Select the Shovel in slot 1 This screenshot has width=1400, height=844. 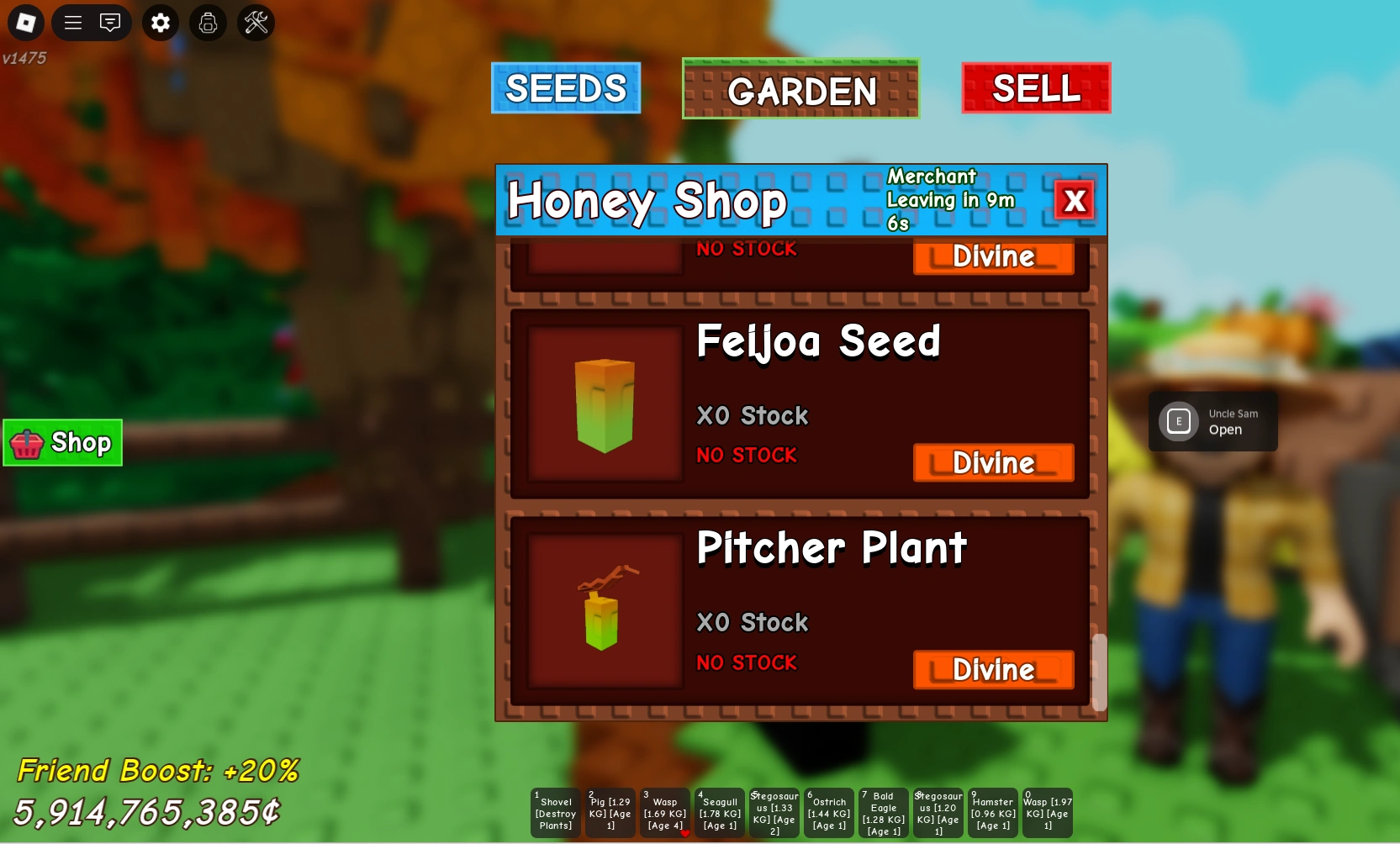[554, 812]
